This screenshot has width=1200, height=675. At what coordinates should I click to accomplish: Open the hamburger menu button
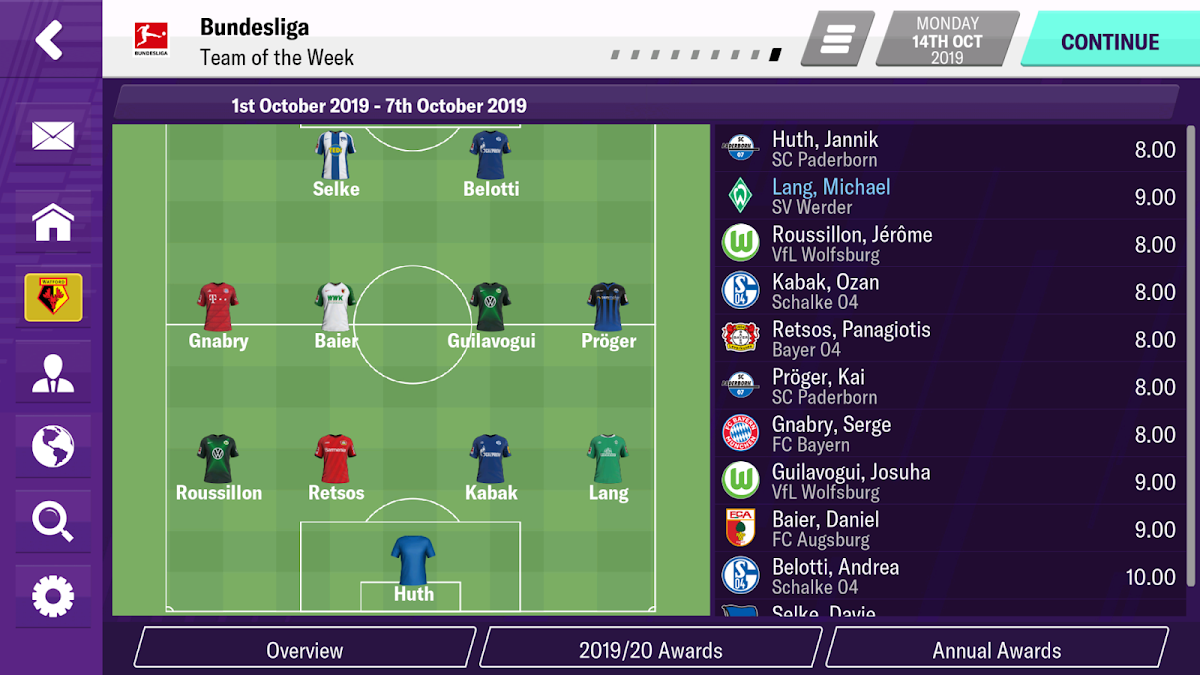click(x=837, y=41)
